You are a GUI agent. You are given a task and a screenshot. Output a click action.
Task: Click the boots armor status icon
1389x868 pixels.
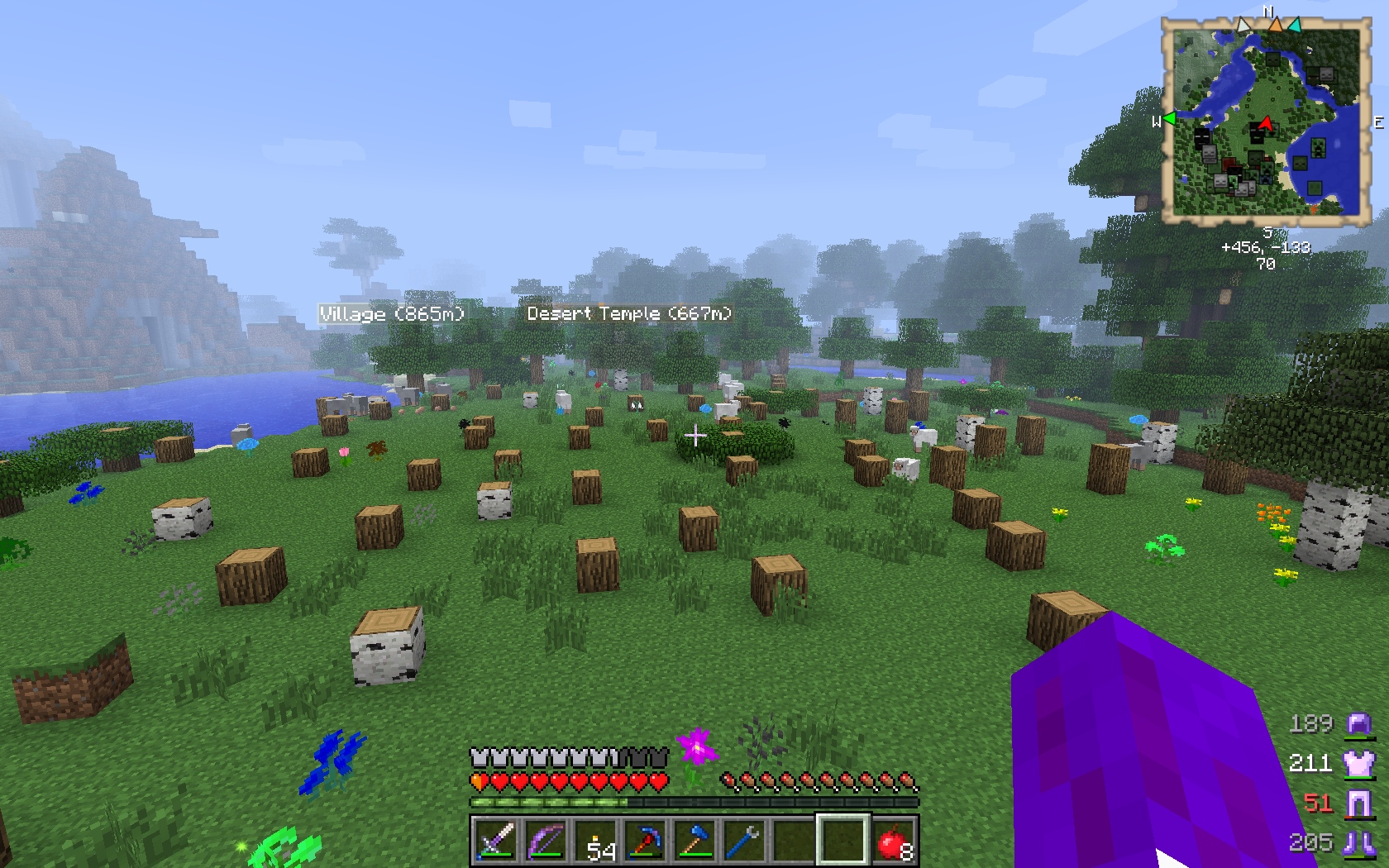(x=1358, y=842)
